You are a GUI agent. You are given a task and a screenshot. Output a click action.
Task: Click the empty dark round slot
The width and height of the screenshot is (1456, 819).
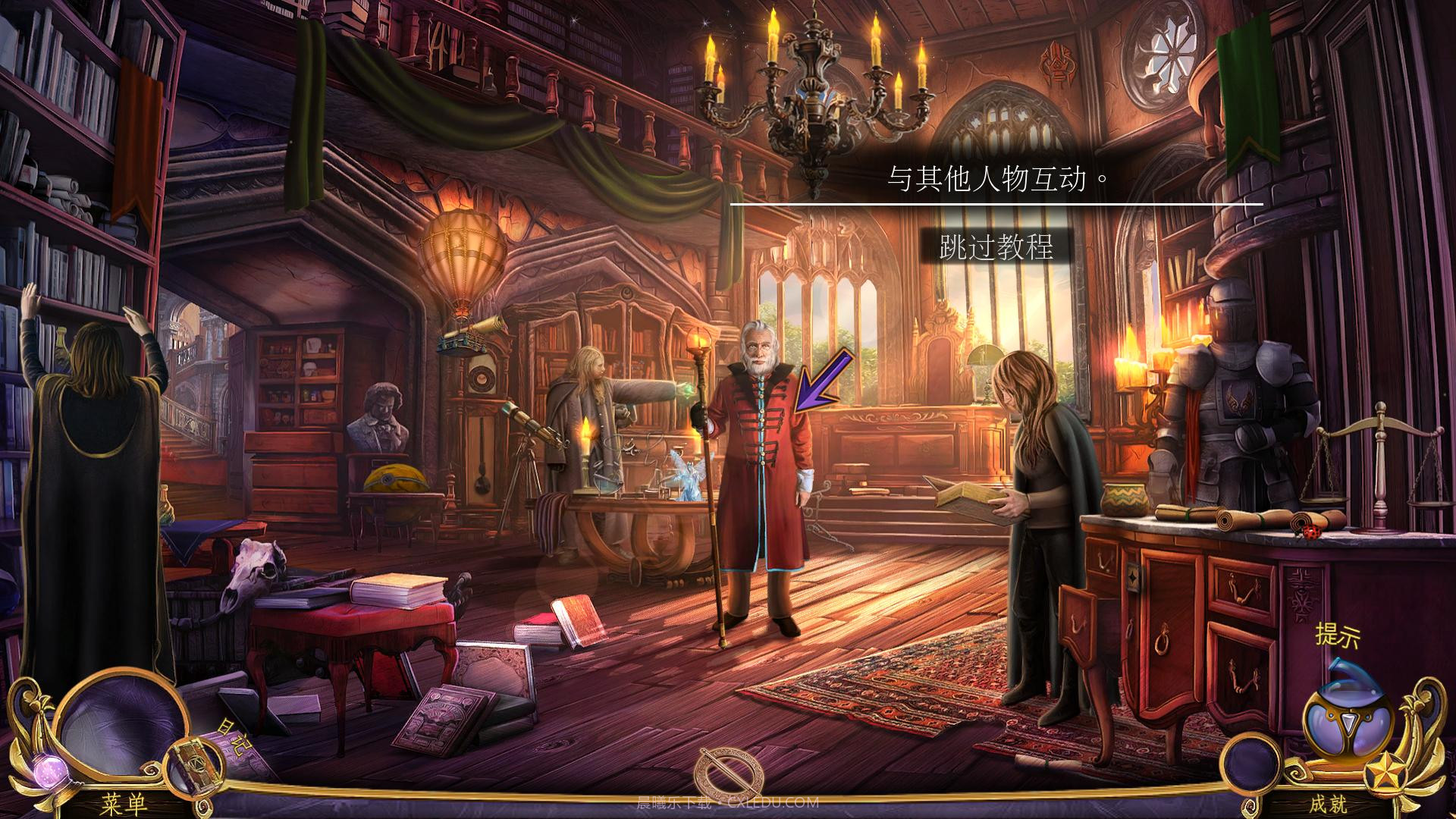(1251, 762)
